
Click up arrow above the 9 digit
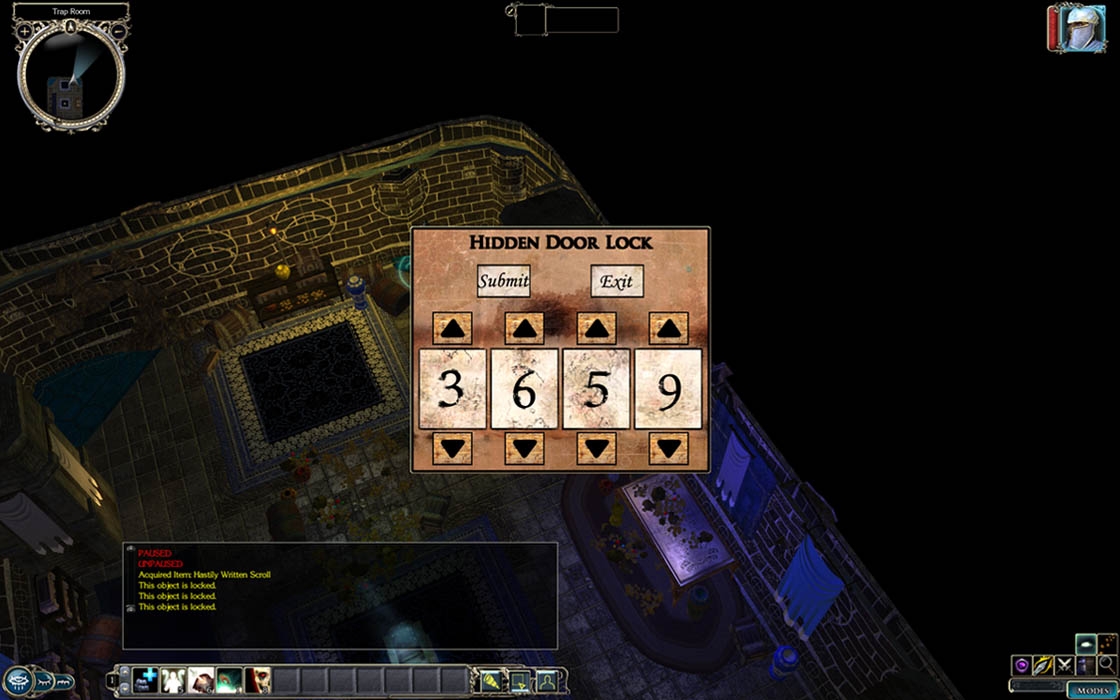click(x=668, y=328)
